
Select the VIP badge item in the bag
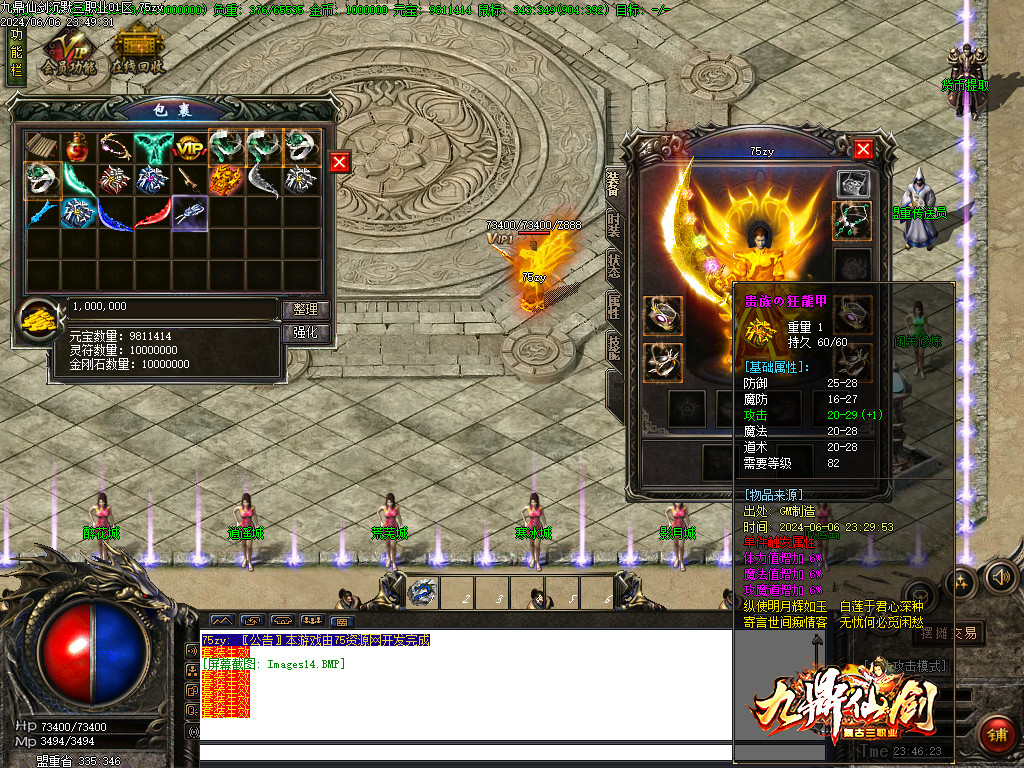(x=189, y=149)
